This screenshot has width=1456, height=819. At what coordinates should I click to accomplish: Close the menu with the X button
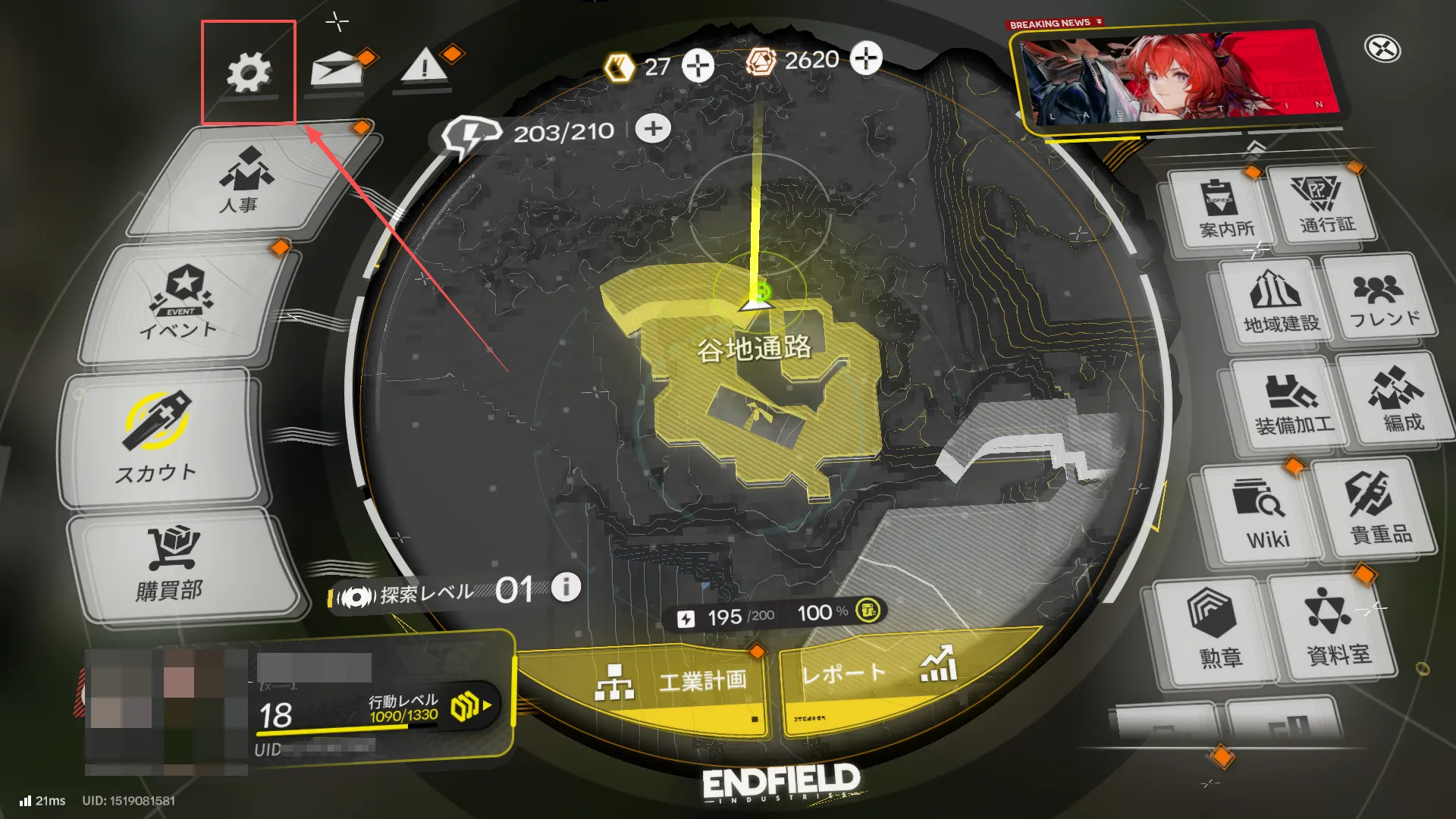pyautogui.click(x=1382, y=49)
